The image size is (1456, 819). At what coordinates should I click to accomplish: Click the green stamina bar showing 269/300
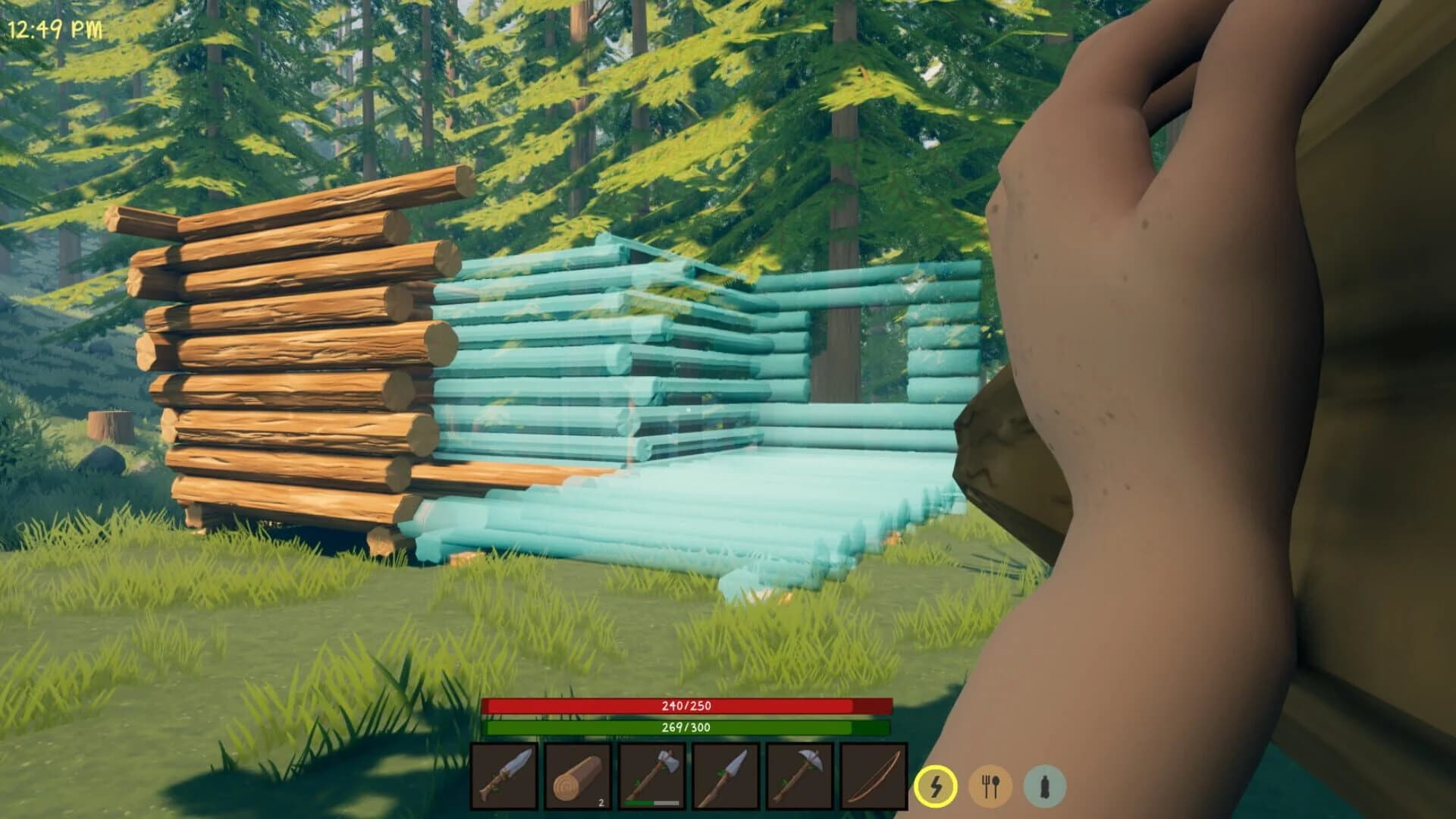click(x=689, y=726)
